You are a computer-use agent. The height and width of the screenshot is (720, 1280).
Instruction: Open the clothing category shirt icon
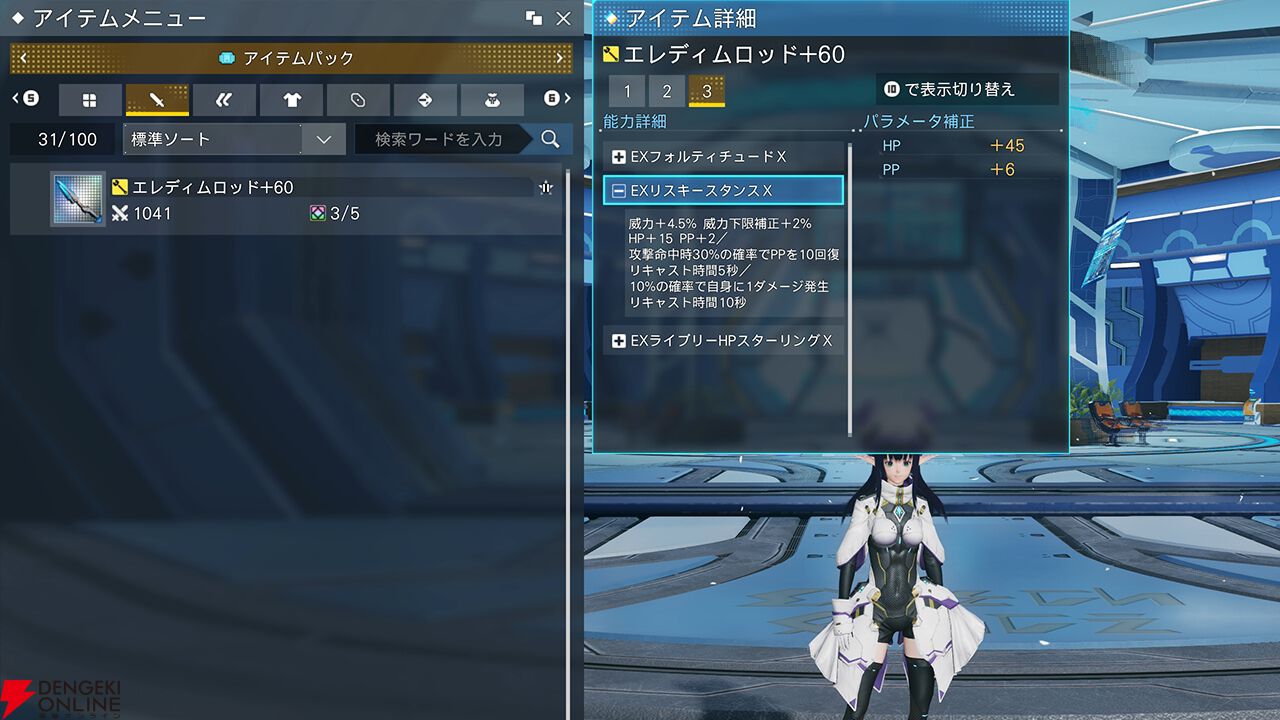(290, 100)
